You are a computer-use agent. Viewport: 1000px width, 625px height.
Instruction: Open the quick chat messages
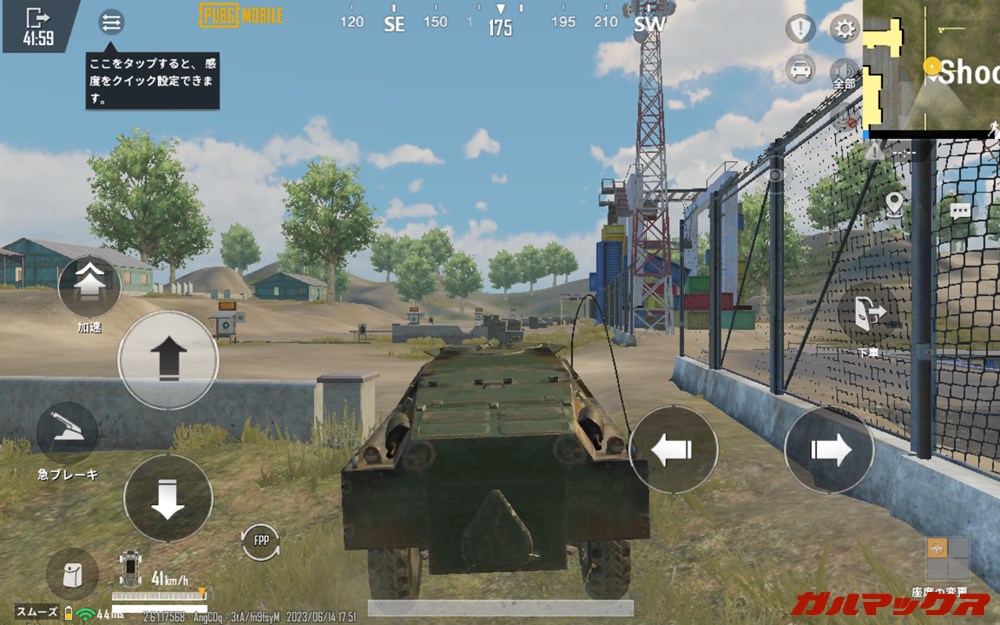click(960, 212)
